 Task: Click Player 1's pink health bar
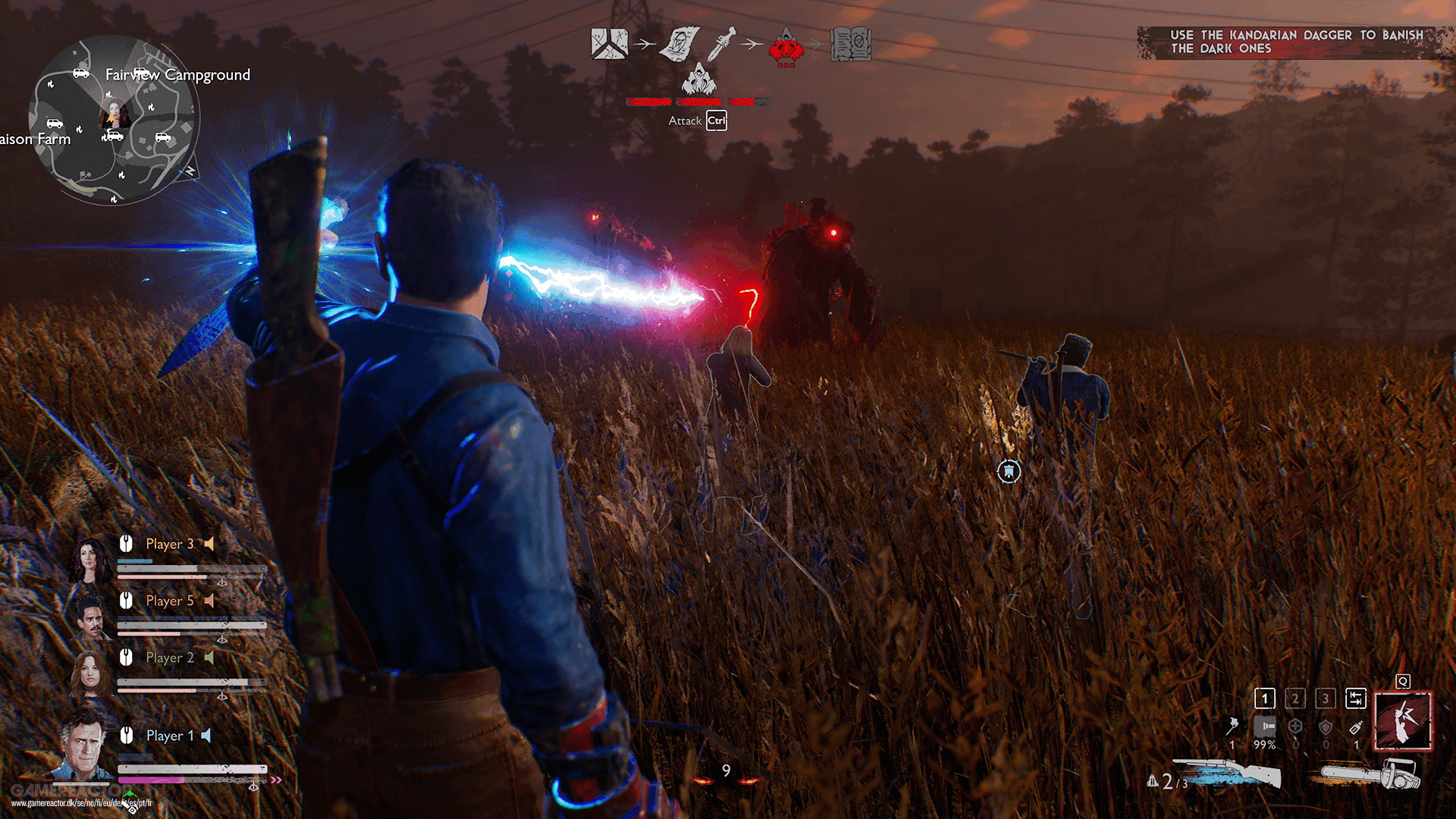(x=148, y=780)
